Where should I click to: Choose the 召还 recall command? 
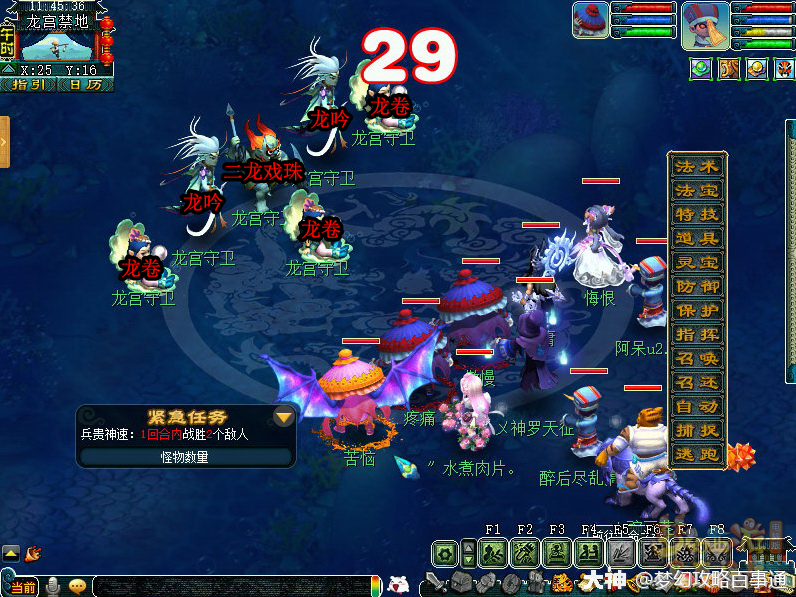697,382
